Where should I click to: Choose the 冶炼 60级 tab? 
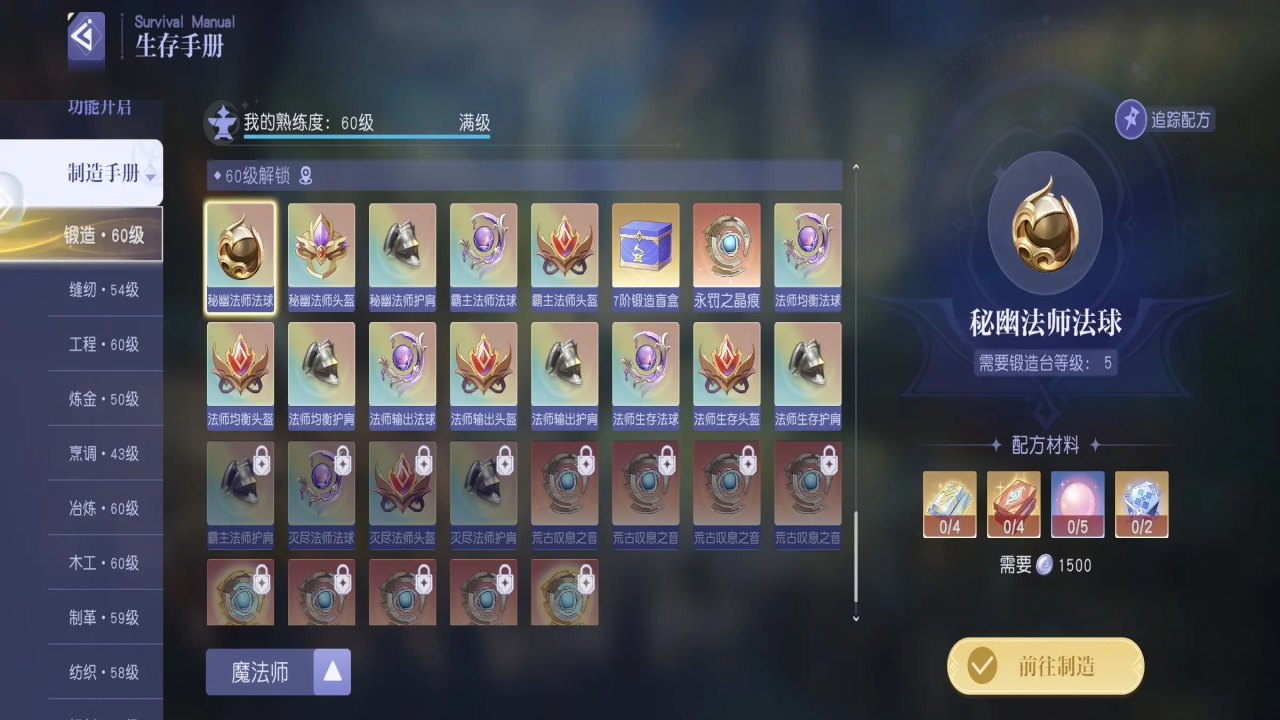104,508
